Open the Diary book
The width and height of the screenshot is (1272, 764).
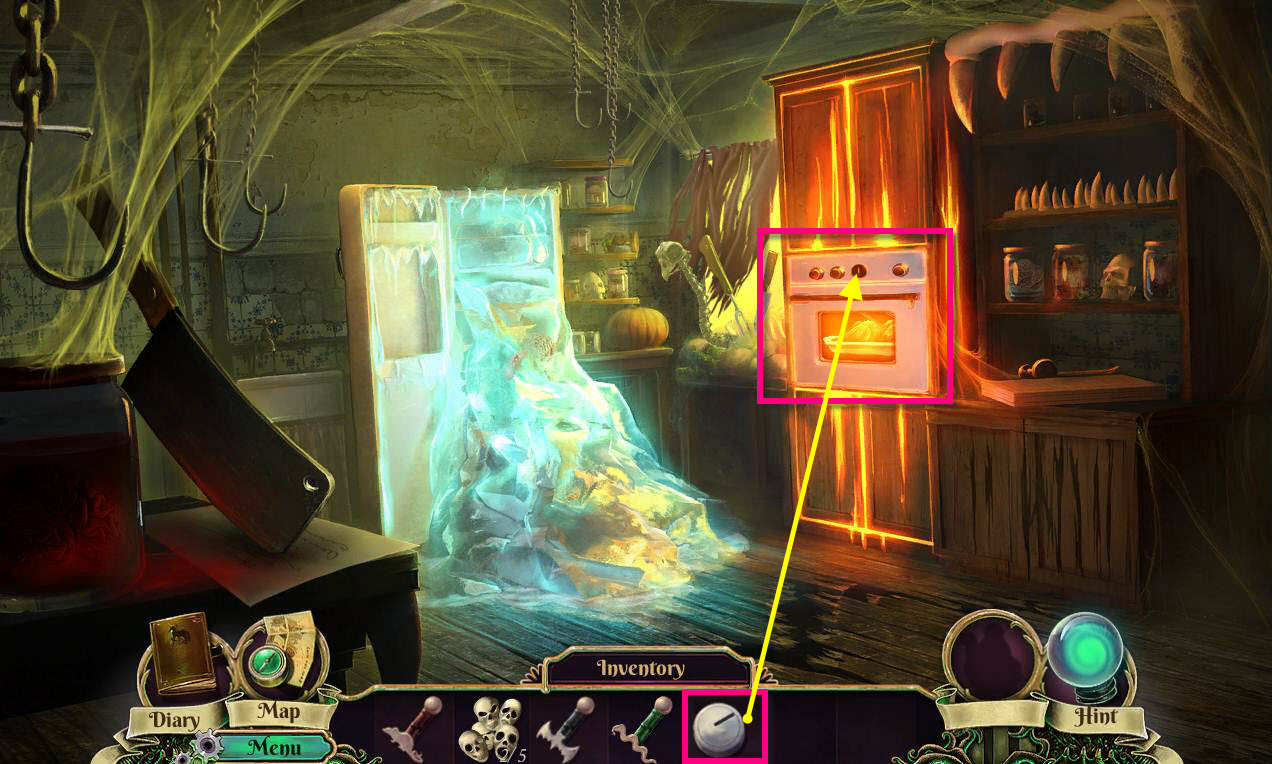tap(182, 656)
